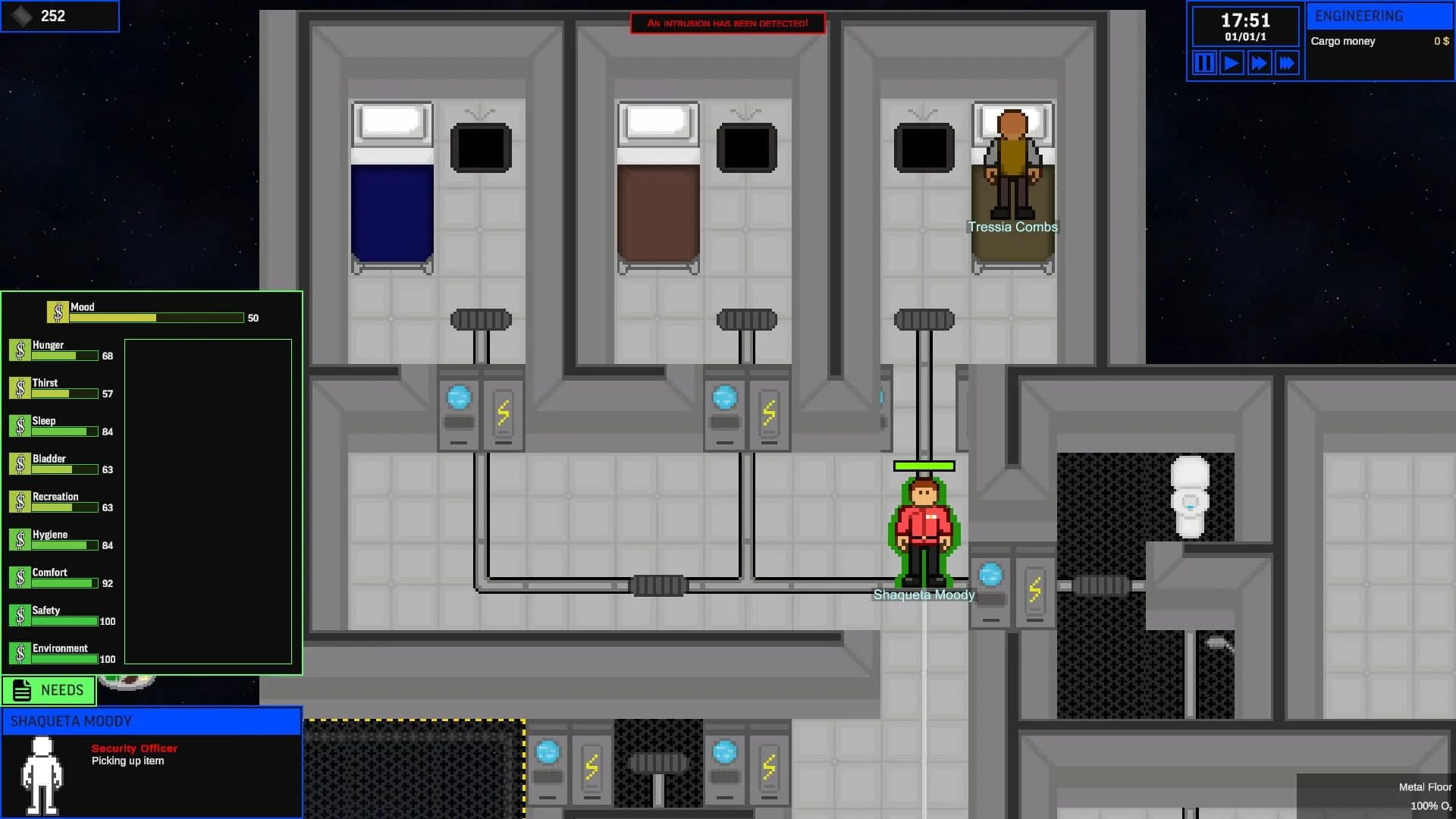
Task: Dismiss the intrusion detected alert
Action: (727, 23)
